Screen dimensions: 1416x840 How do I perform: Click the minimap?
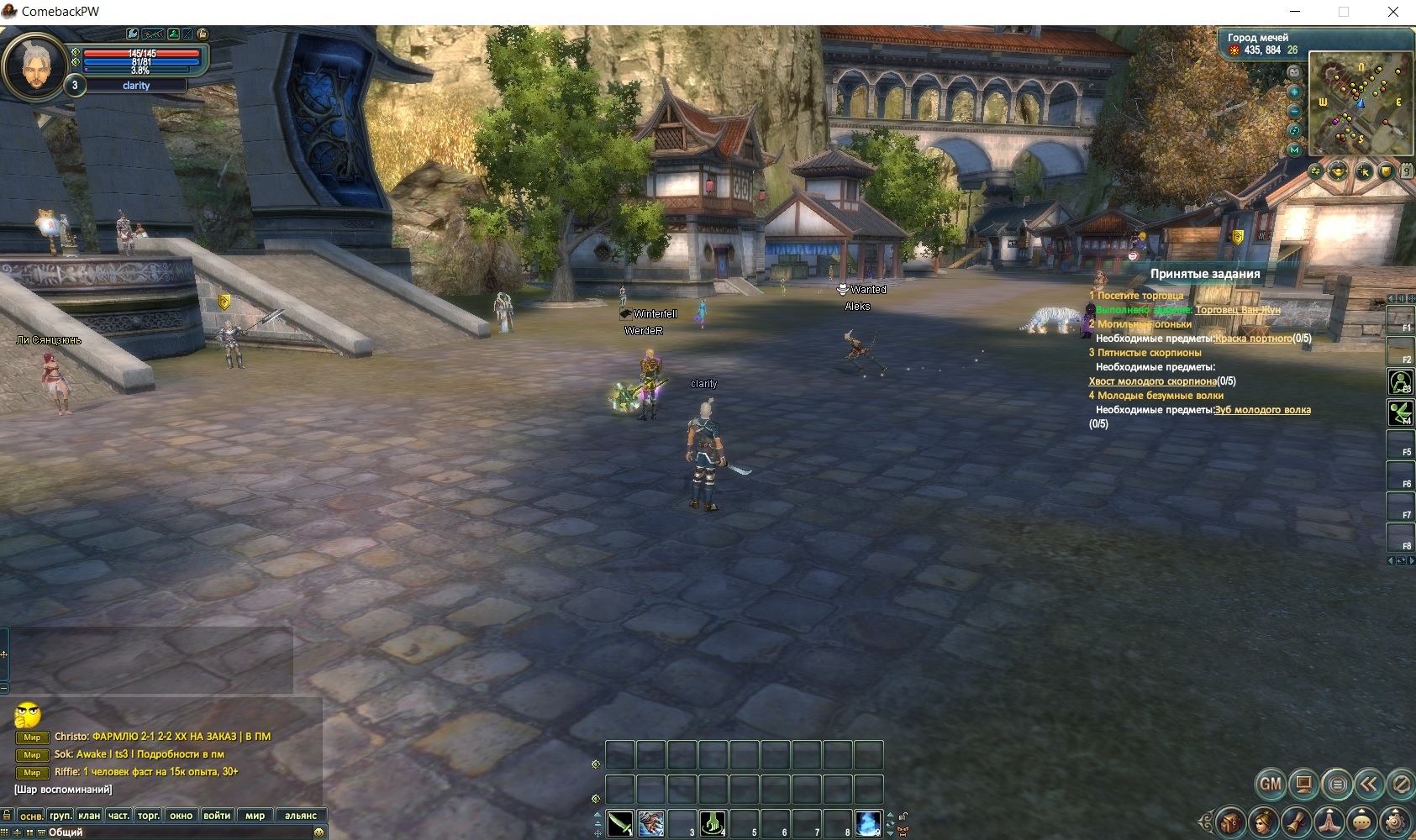(x=1360, y=102)
